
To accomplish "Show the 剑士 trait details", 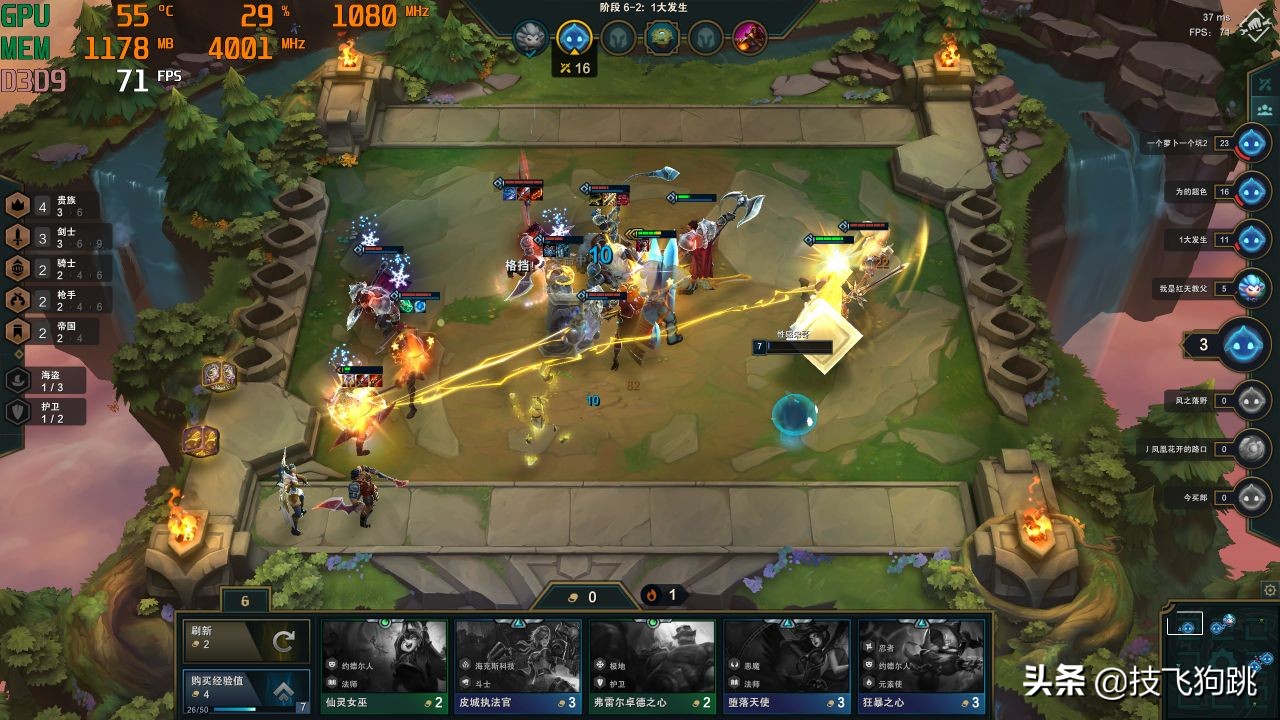I will click(18, 237).
